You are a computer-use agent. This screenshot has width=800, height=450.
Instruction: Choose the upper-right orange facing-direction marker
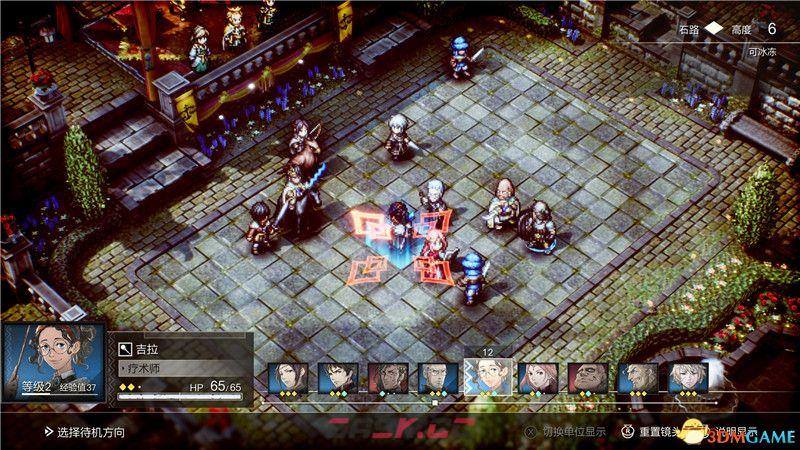[x=432, y=222]
